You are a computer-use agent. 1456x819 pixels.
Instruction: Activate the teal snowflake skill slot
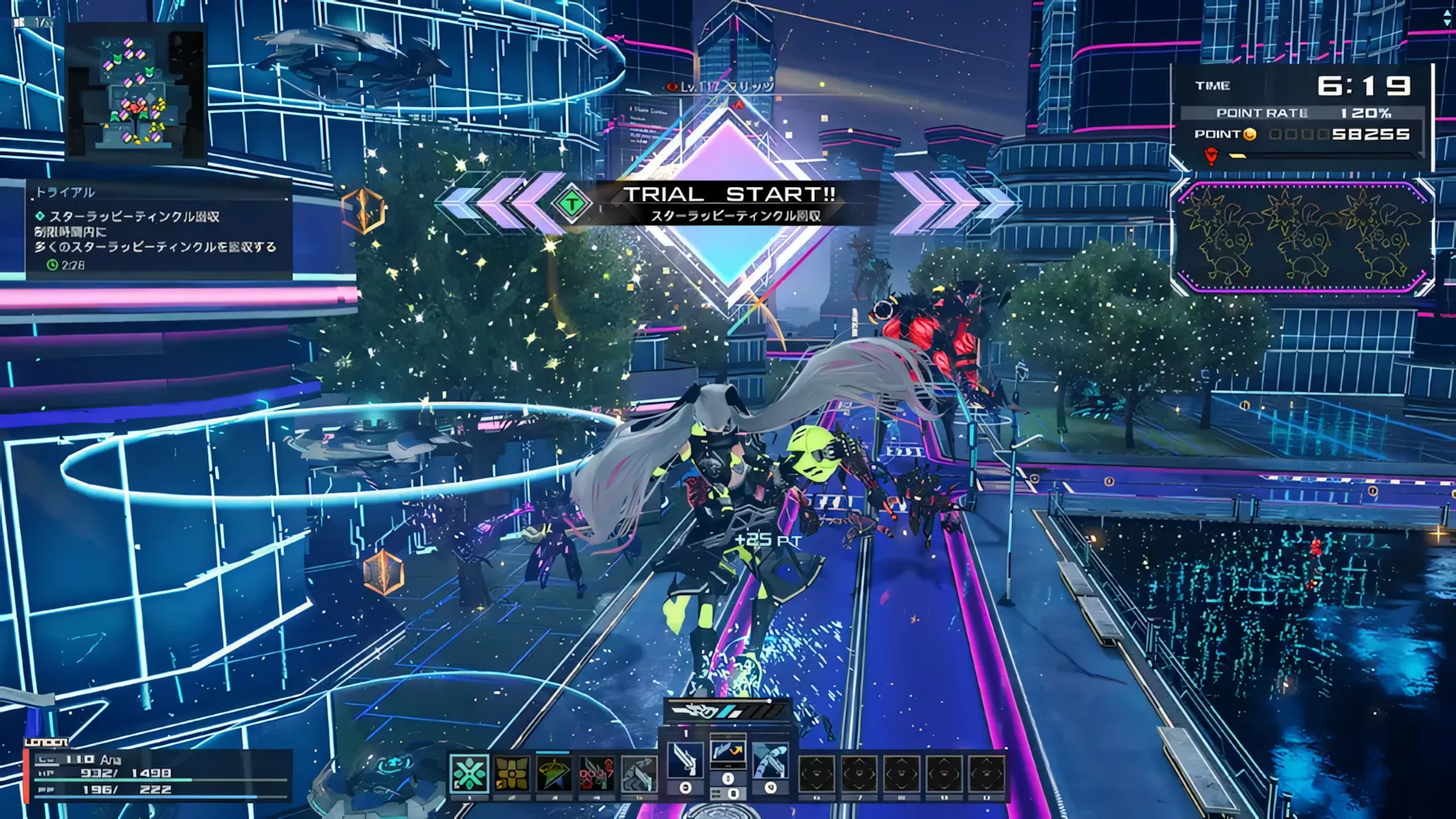click(468, 773)
